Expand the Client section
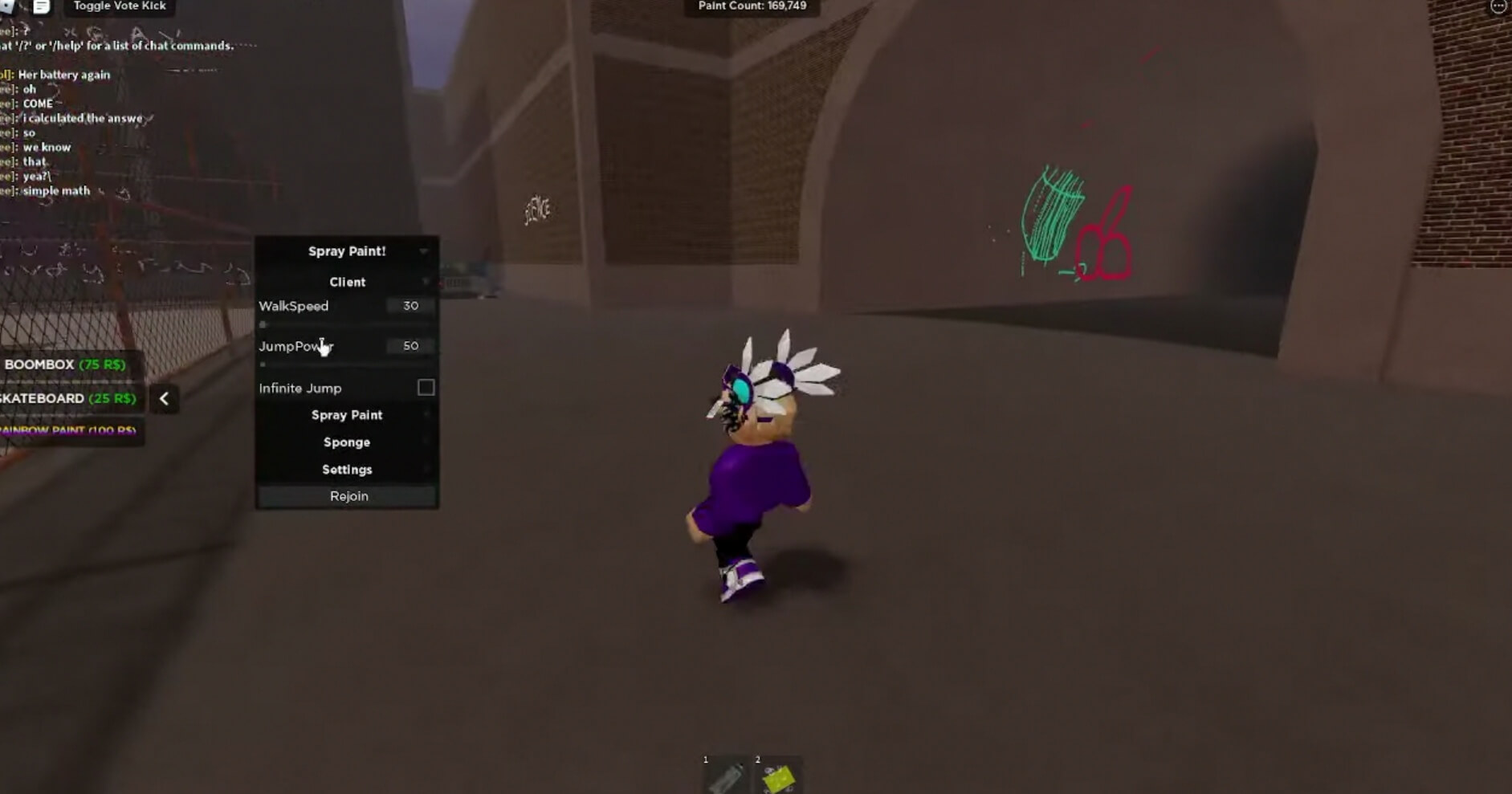 point(347,282)
